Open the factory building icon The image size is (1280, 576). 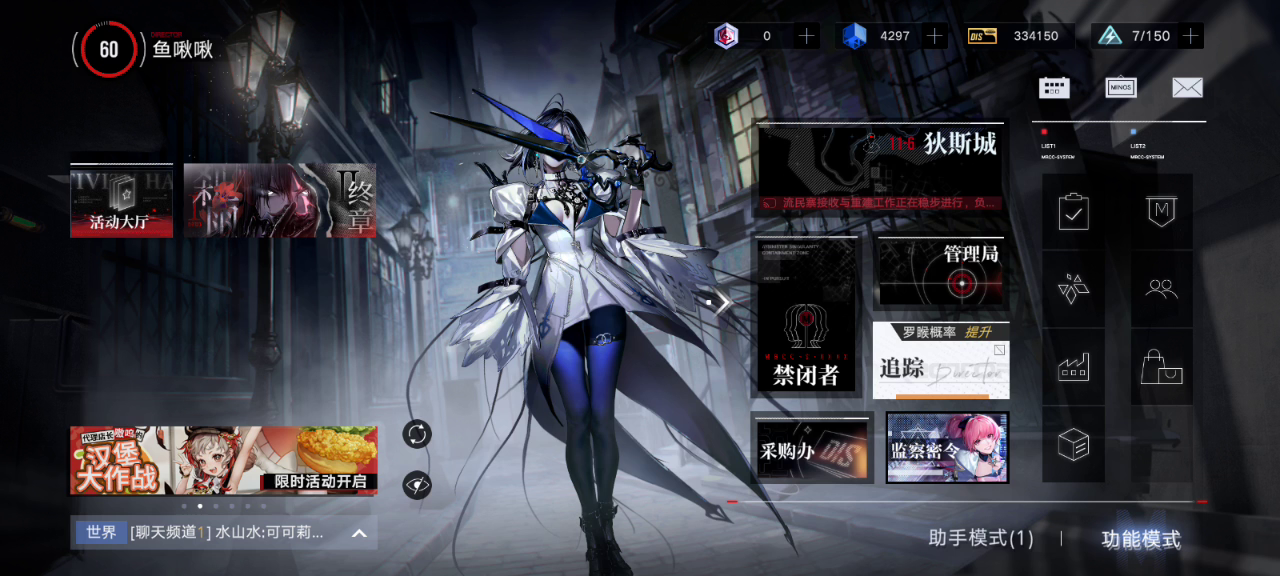(1073, 367)
